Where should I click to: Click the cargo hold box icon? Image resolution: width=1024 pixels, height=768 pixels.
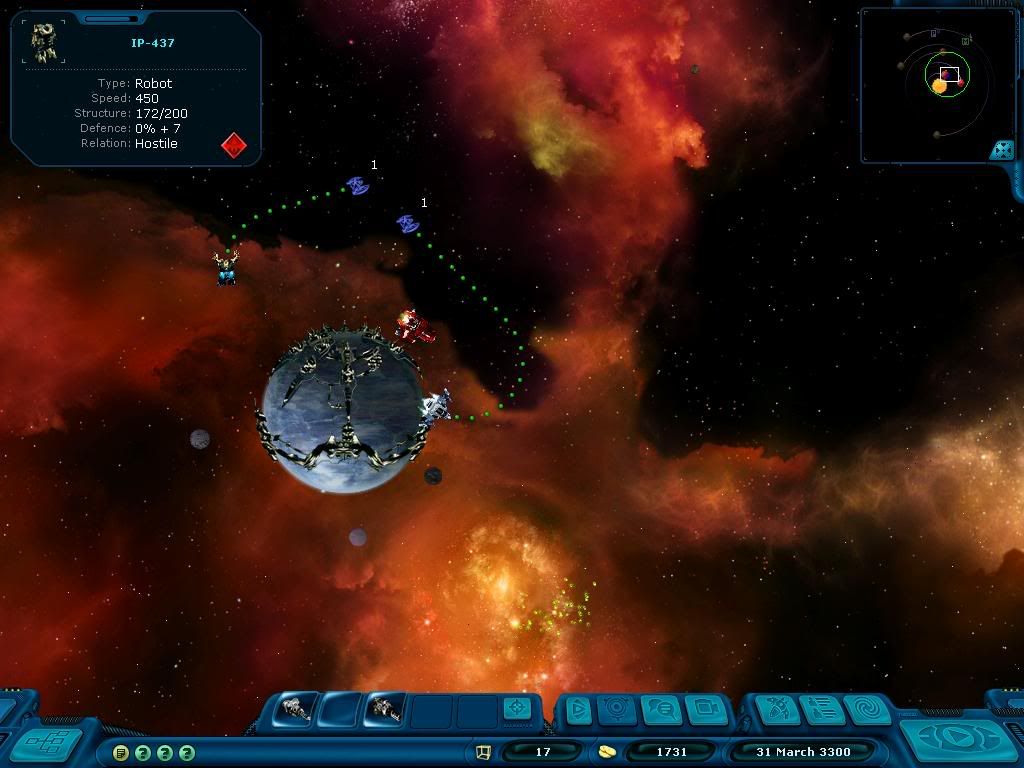[483, 752]
